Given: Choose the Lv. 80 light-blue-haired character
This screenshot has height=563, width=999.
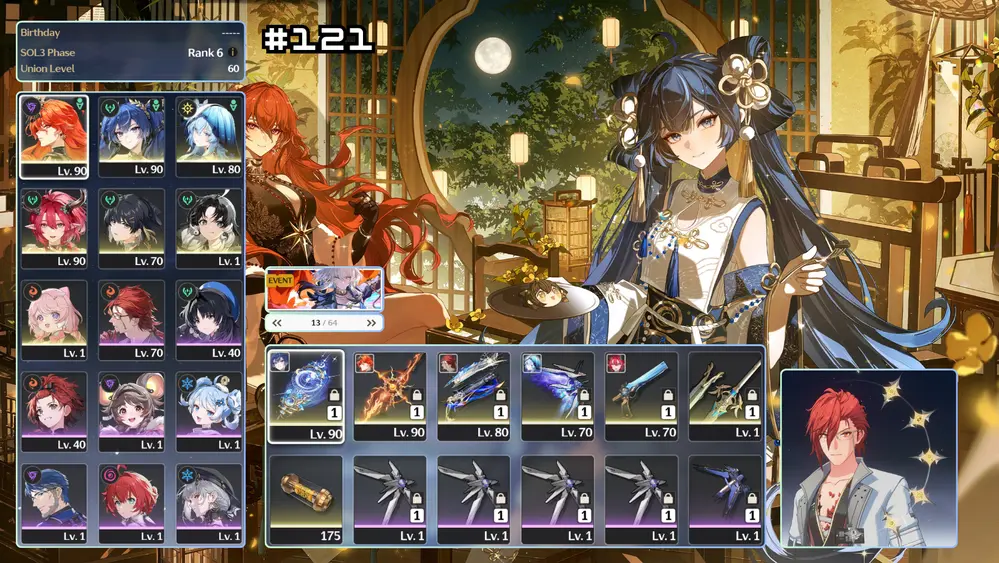Looking at the screenshot, I should click(x=208, y=136).
